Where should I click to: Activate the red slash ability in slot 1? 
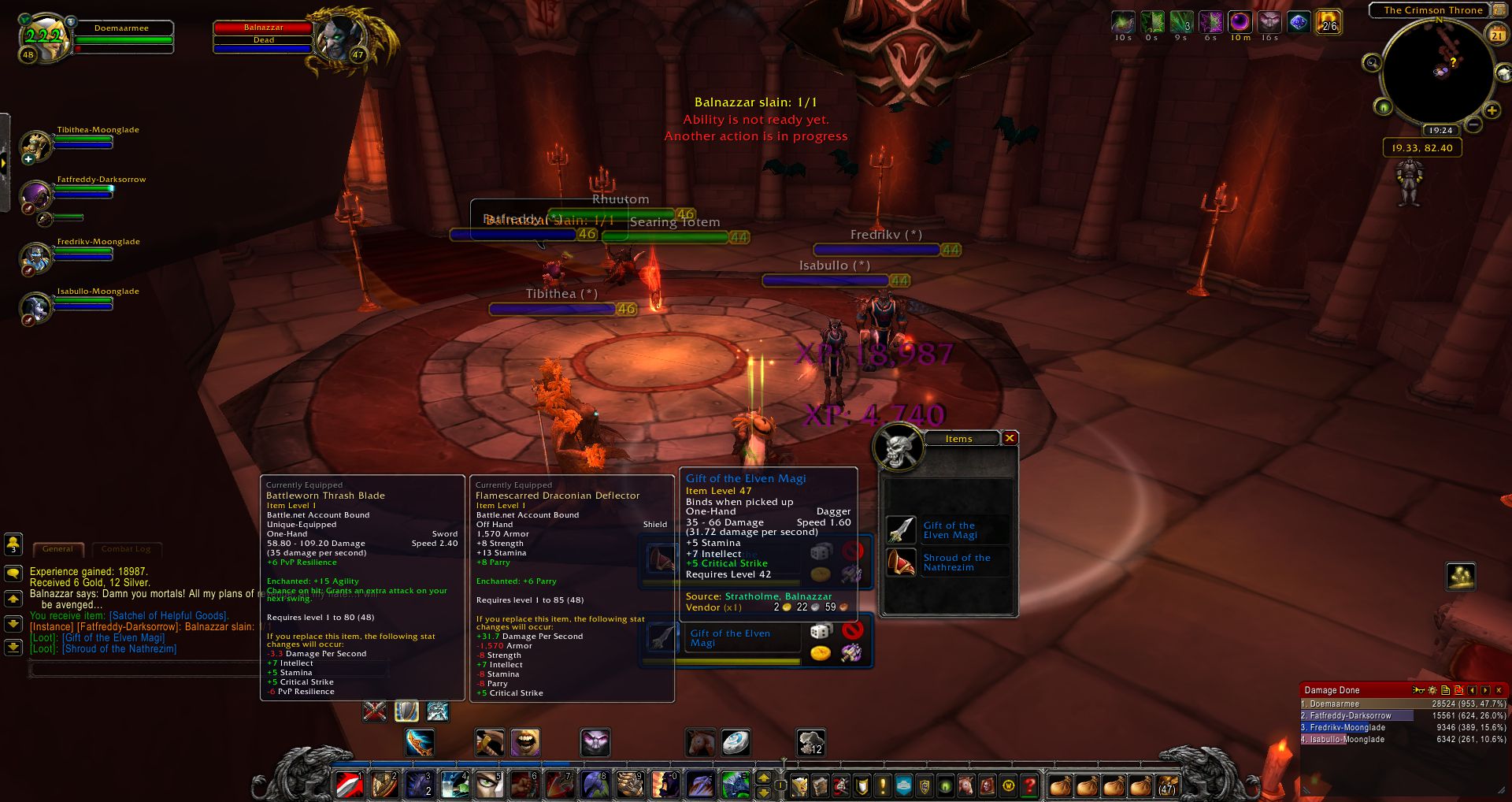[349, 785]
